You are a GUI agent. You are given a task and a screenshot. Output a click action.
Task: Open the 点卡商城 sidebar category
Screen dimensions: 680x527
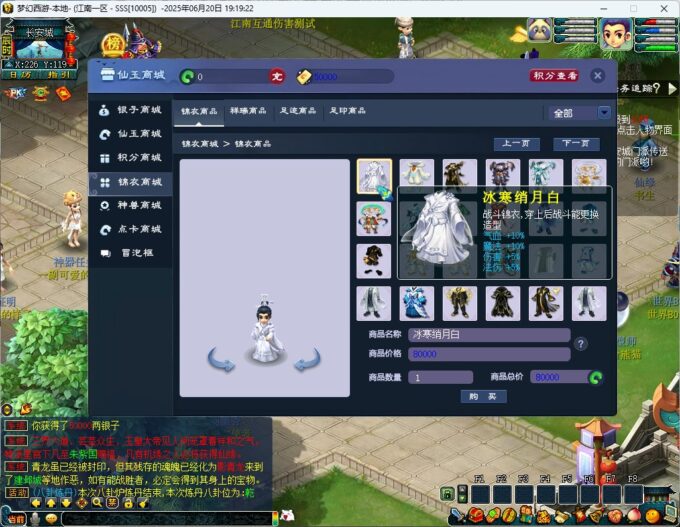tap(132, 229)
